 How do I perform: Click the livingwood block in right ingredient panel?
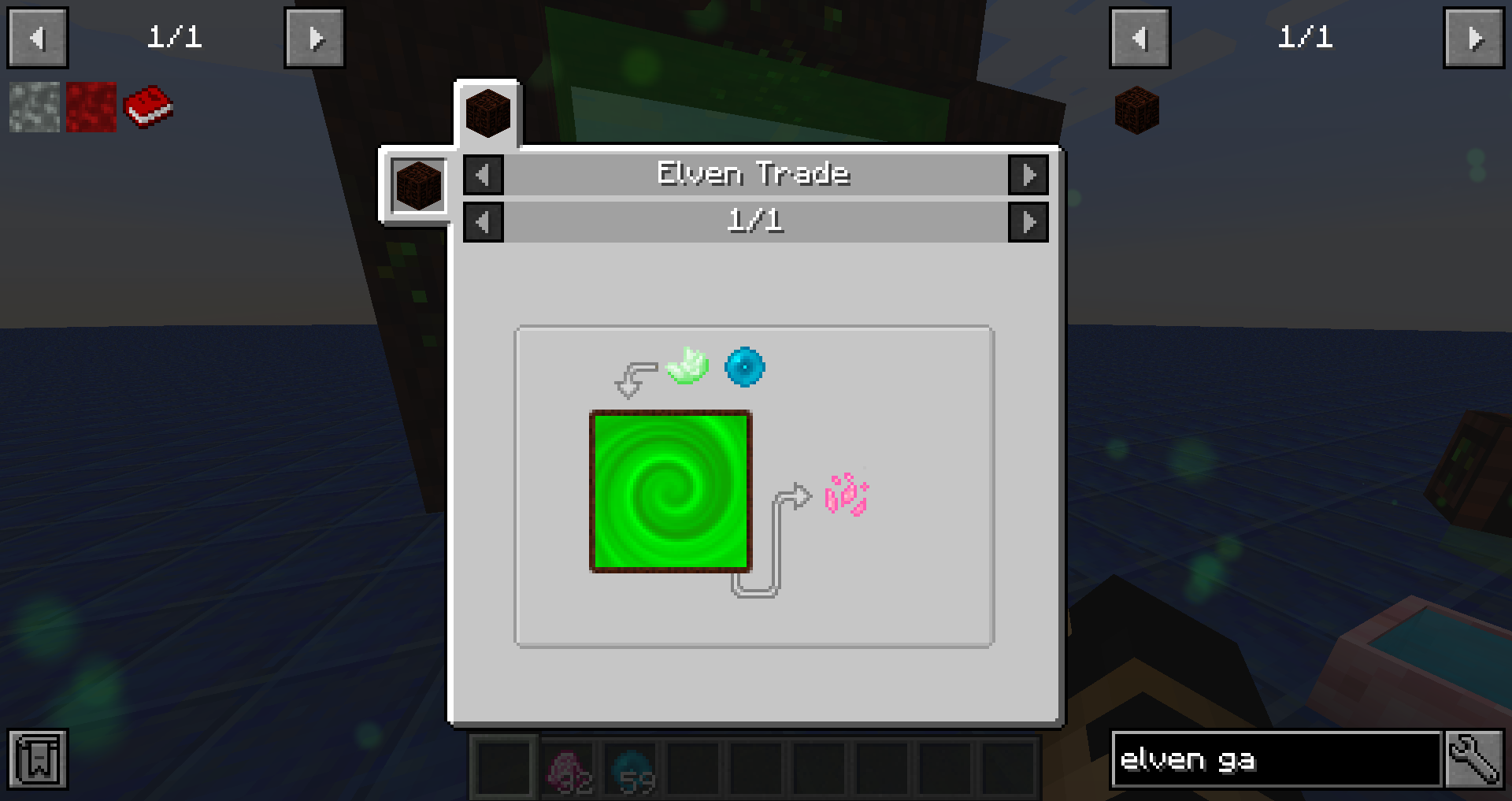click(1137, 109)
